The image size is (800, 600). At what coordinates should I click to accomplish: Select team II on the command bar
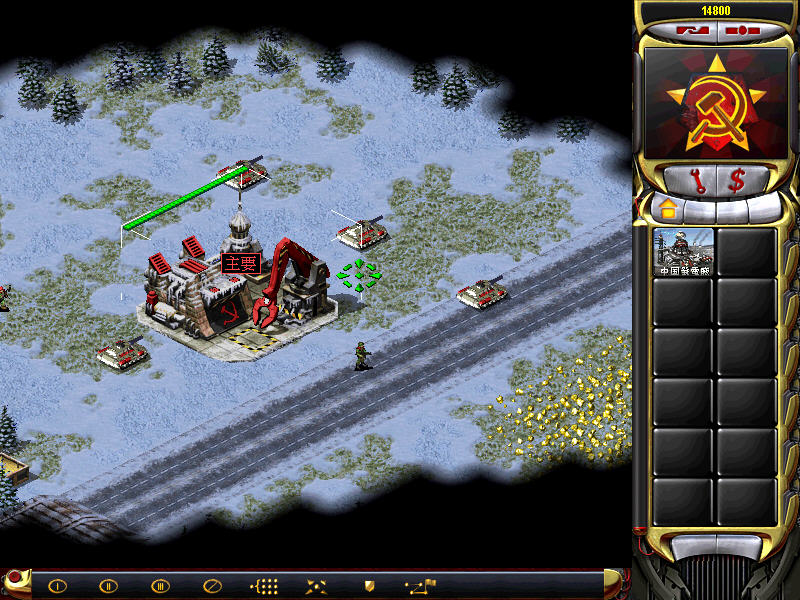point(108,586)
